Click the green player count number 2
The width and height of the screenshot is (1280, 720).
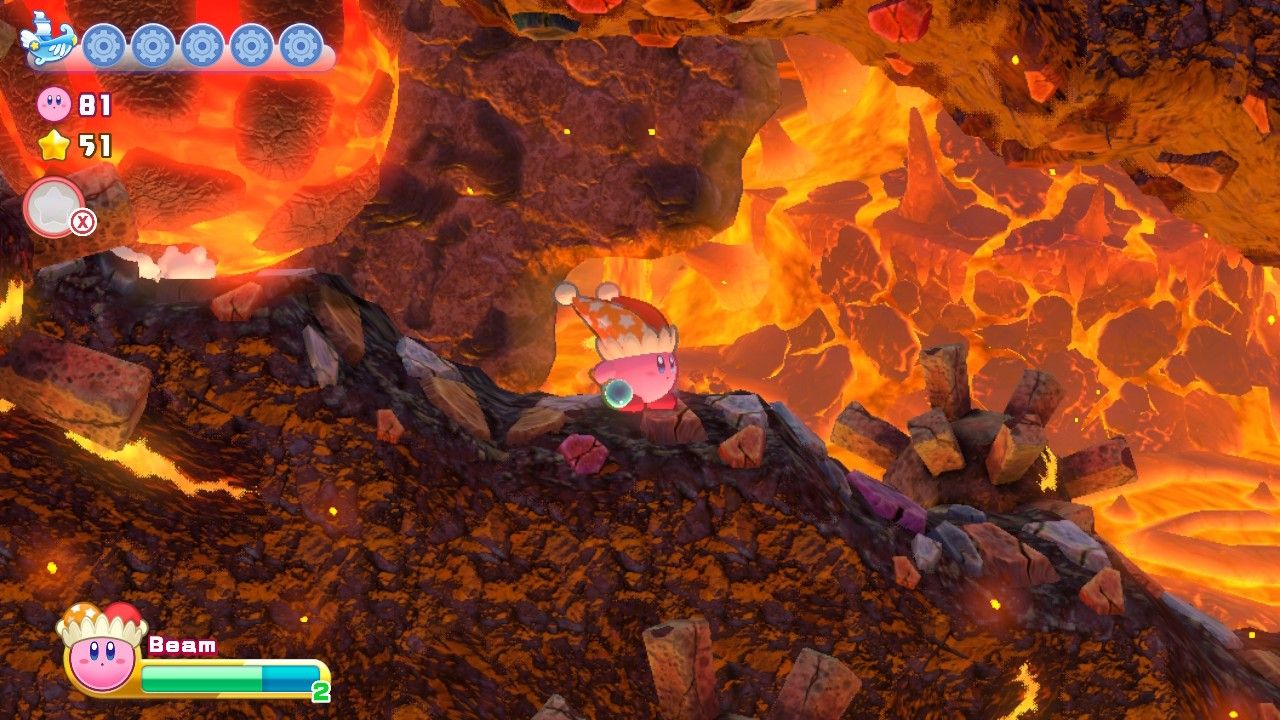[318, 690]
